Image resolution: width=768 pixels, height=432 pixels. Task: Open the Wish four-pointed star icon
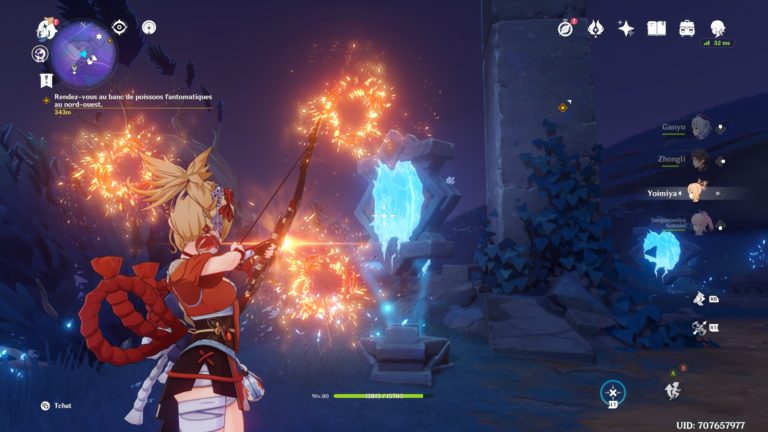(x=626, y=28)
